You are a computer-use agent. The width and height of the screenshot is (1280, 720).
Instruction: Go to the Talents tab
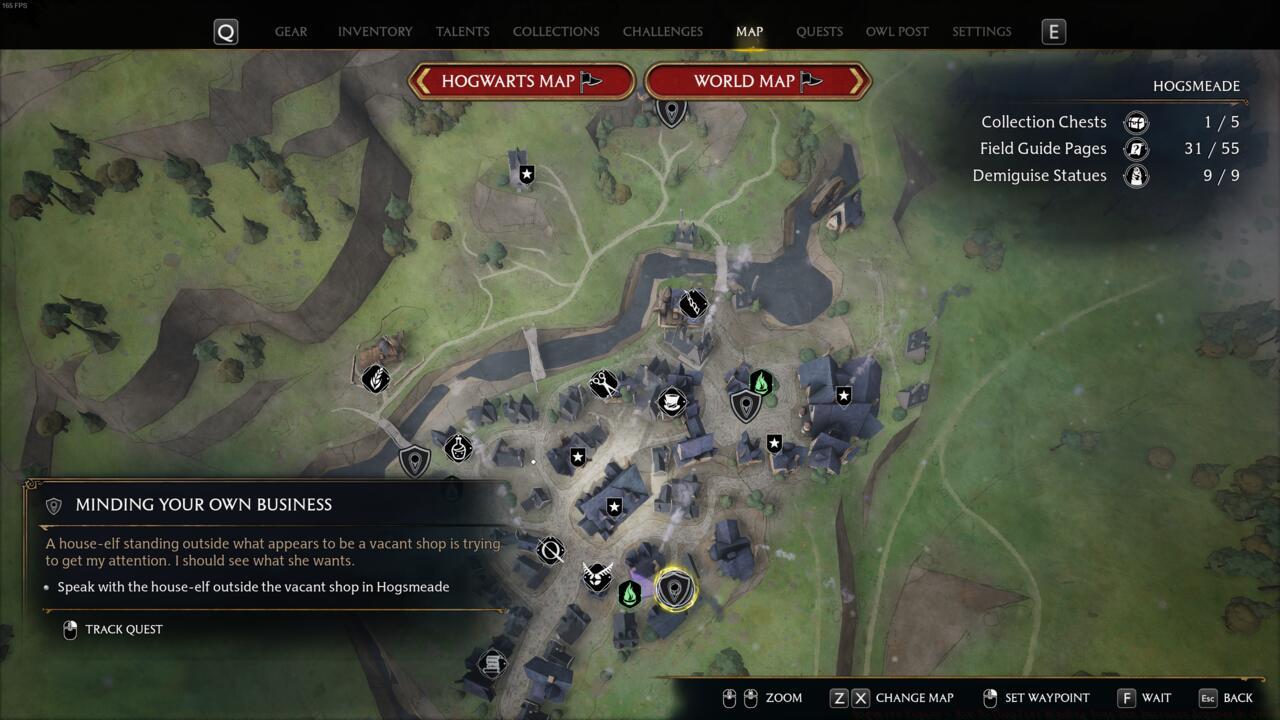click(462, 31)
